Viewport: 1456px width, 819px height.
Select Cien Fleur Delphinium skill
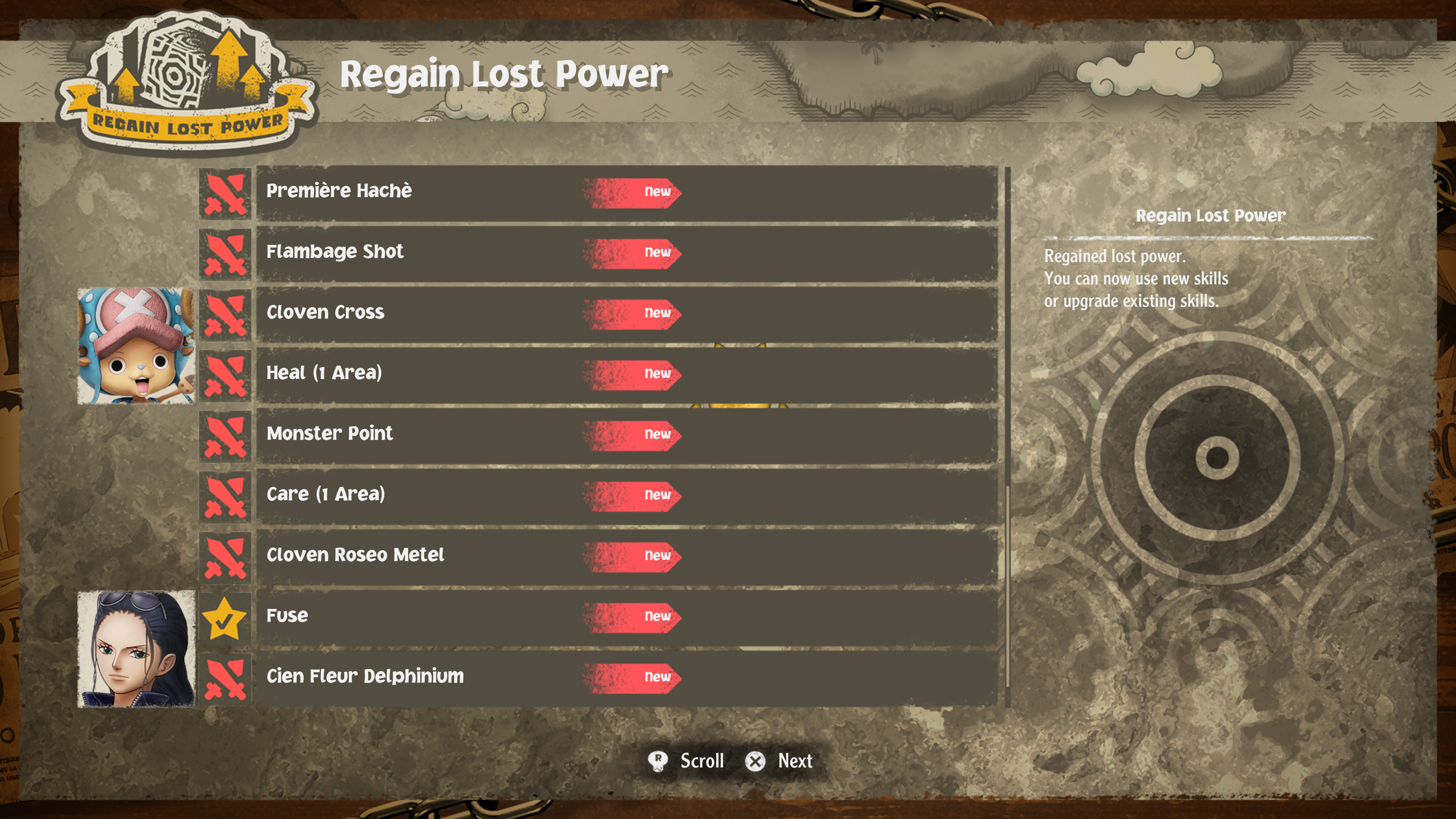(x=626, y=676)
